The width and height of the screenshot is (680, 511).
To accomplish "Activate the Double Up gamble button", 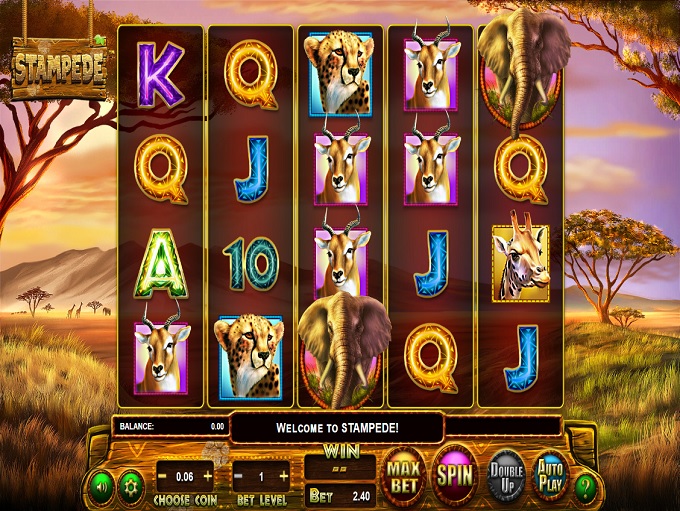I will [505, 477].
